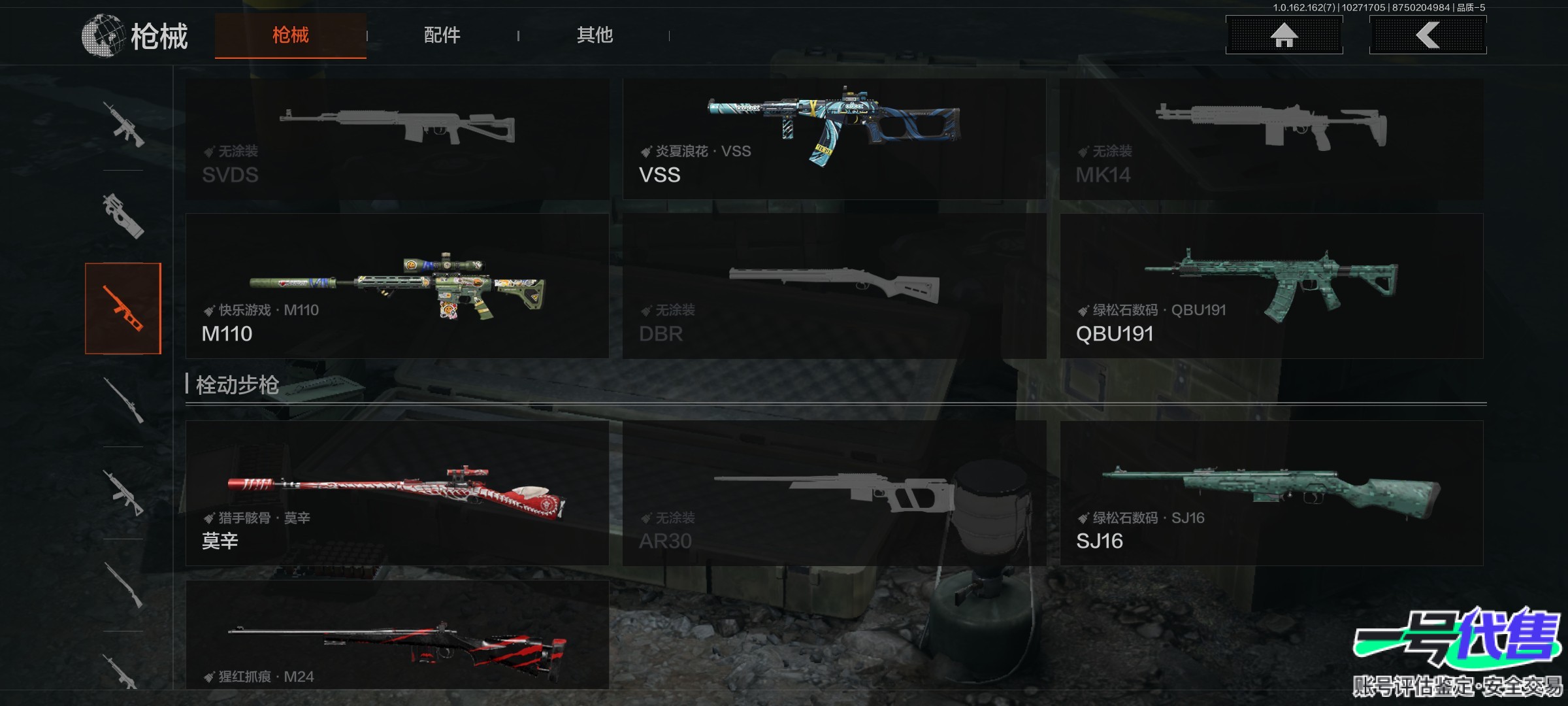
Task: Select the highlighted orange rifle category
Action: (123, 309)
